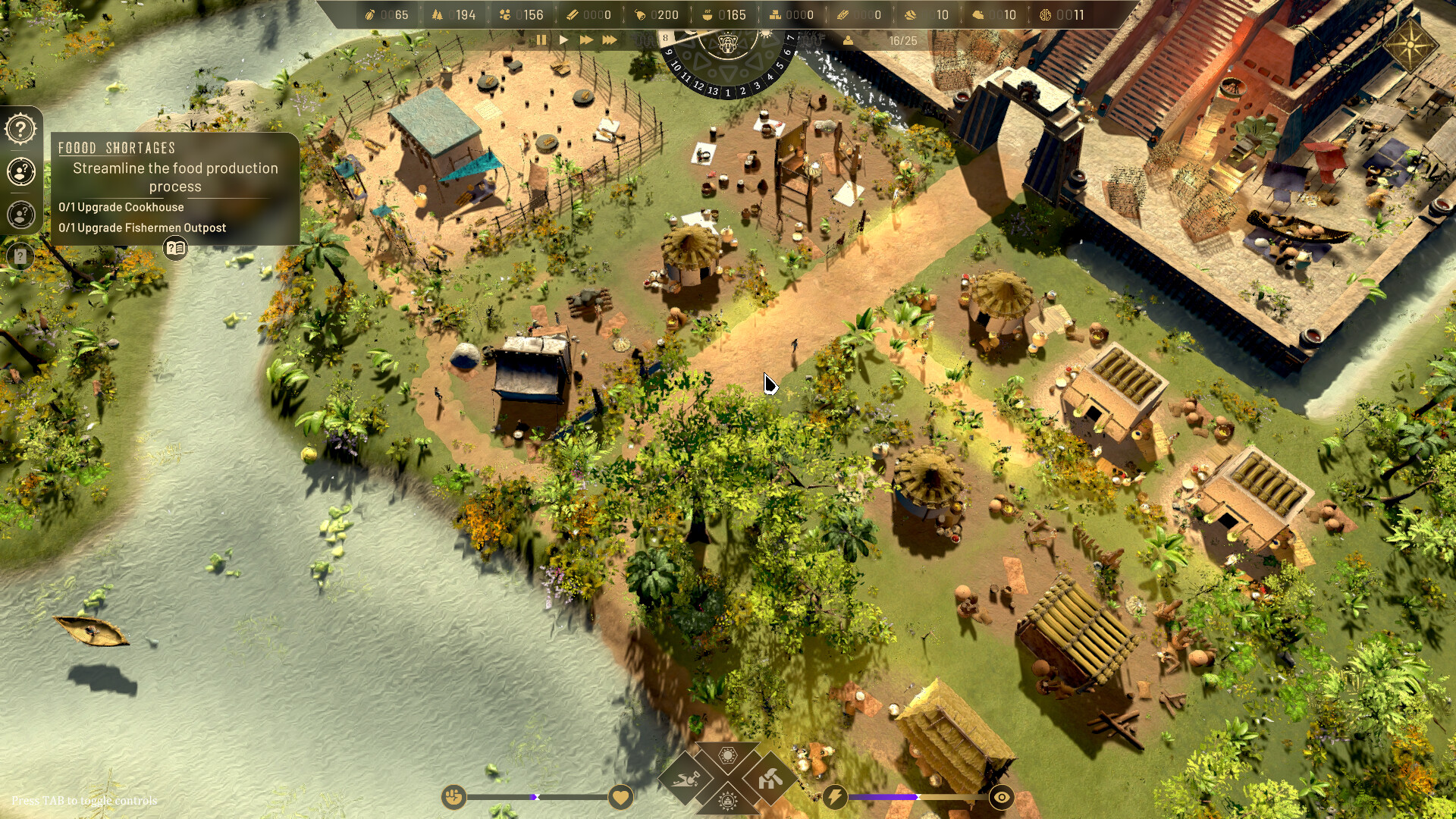
Task: Select the shovel digging tool icon
Action: (x=686, y=779)
